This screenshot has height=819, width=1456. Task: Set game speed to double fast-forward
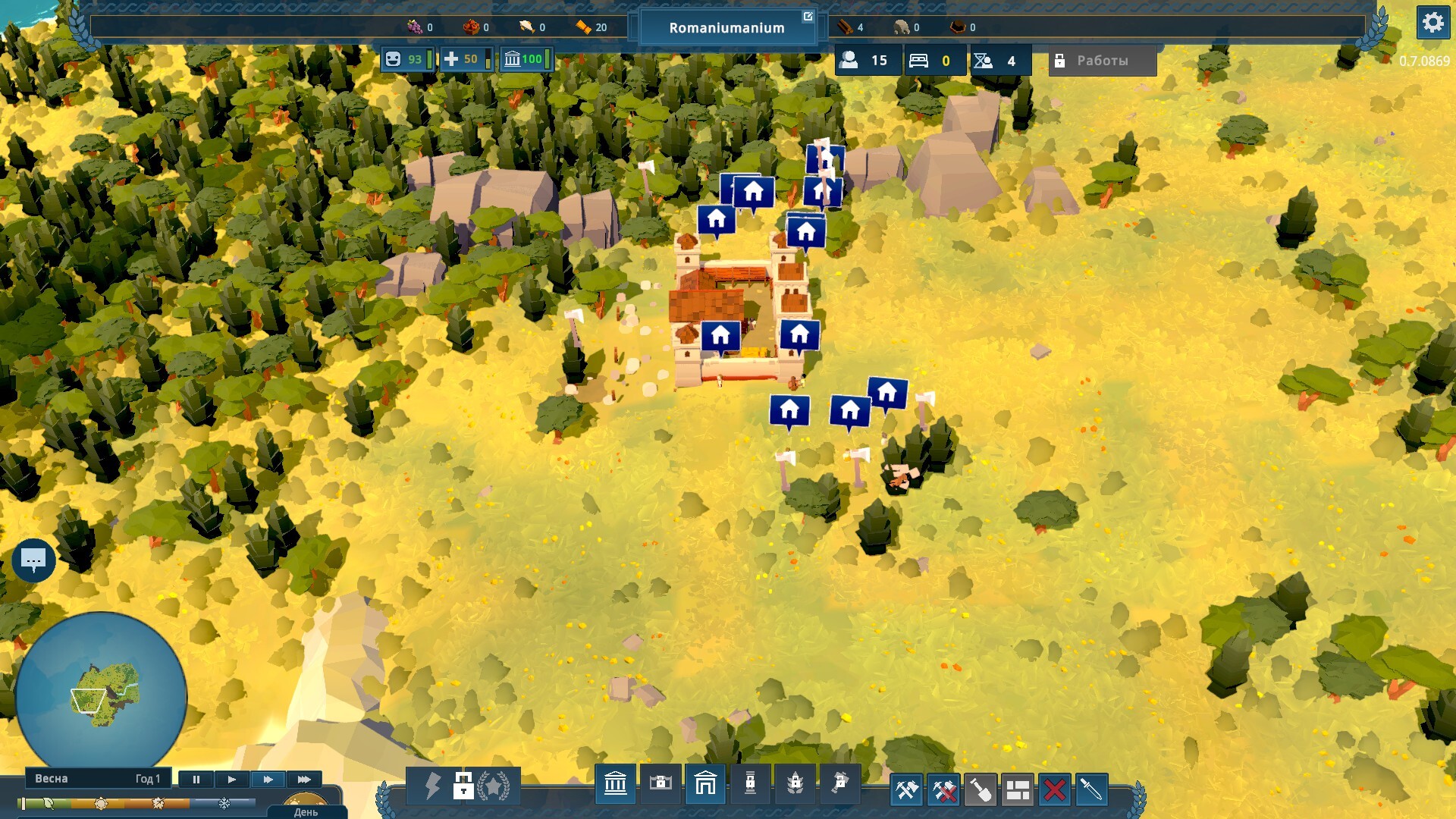click(x=268, y=779)
